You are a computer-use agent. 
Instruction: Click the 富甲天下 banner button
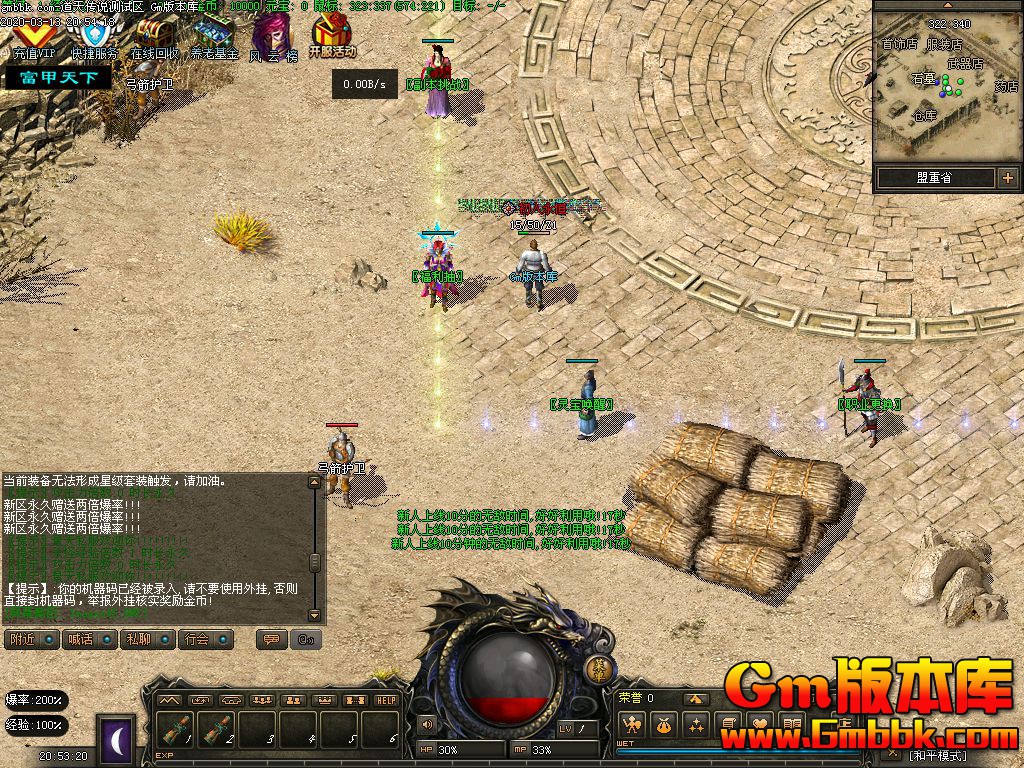coord(58,78)
